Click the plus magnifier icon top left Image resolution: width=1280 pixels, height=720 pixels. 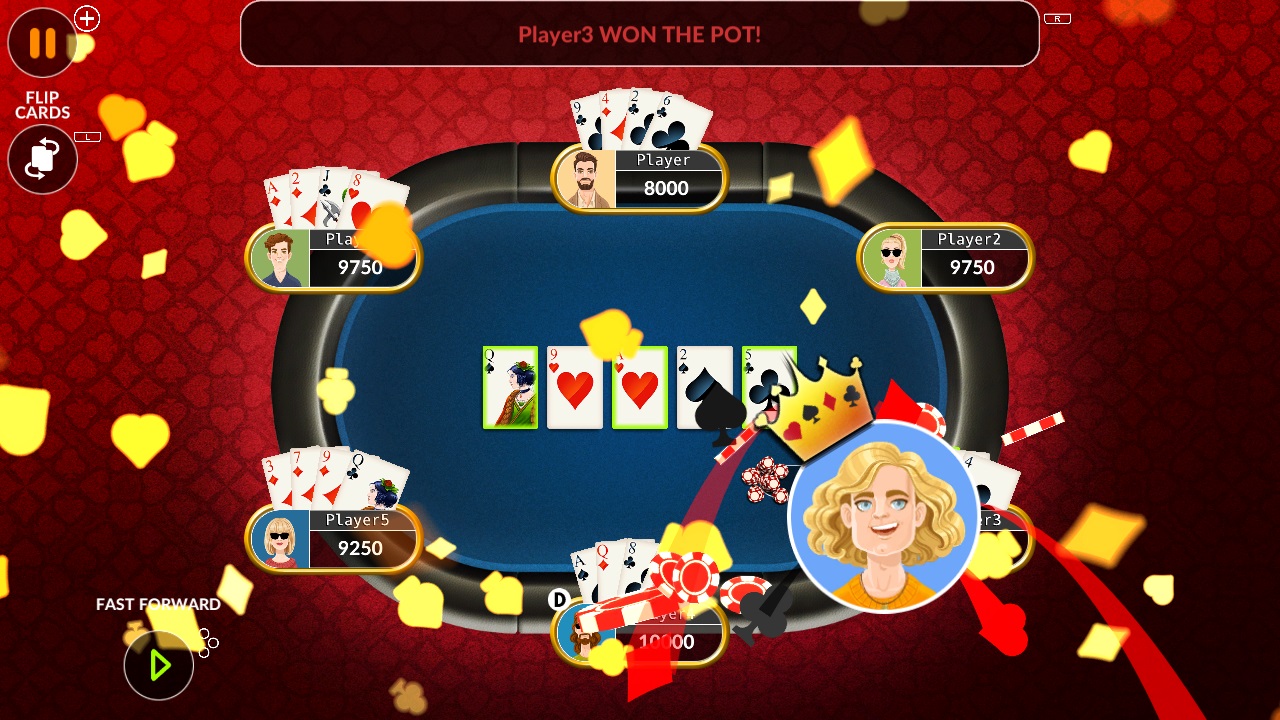(x=86, y=17)
